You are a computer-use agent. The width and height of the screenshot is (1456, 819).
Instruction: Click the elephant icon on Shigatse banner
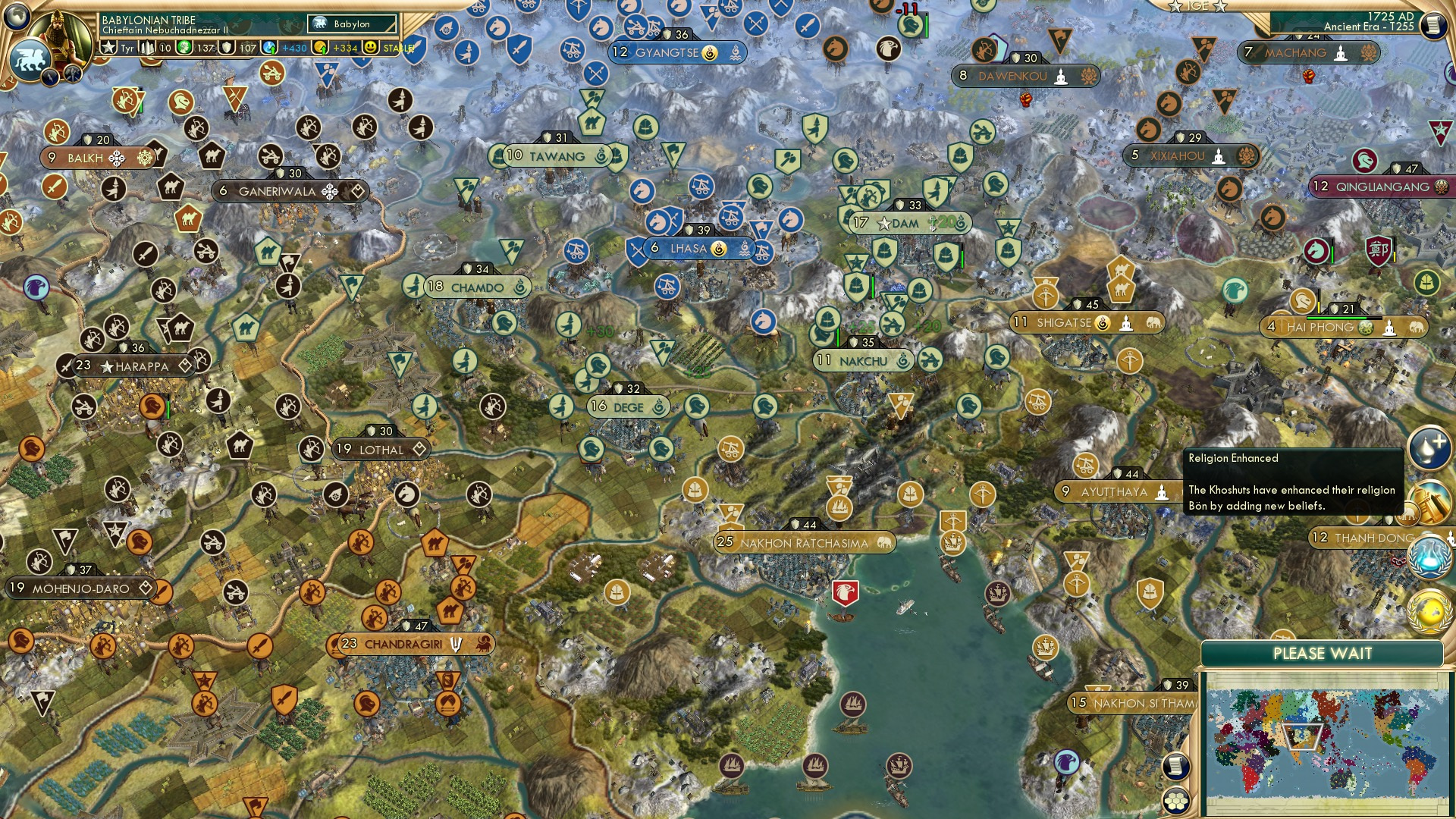click(x=1153, y=323)
